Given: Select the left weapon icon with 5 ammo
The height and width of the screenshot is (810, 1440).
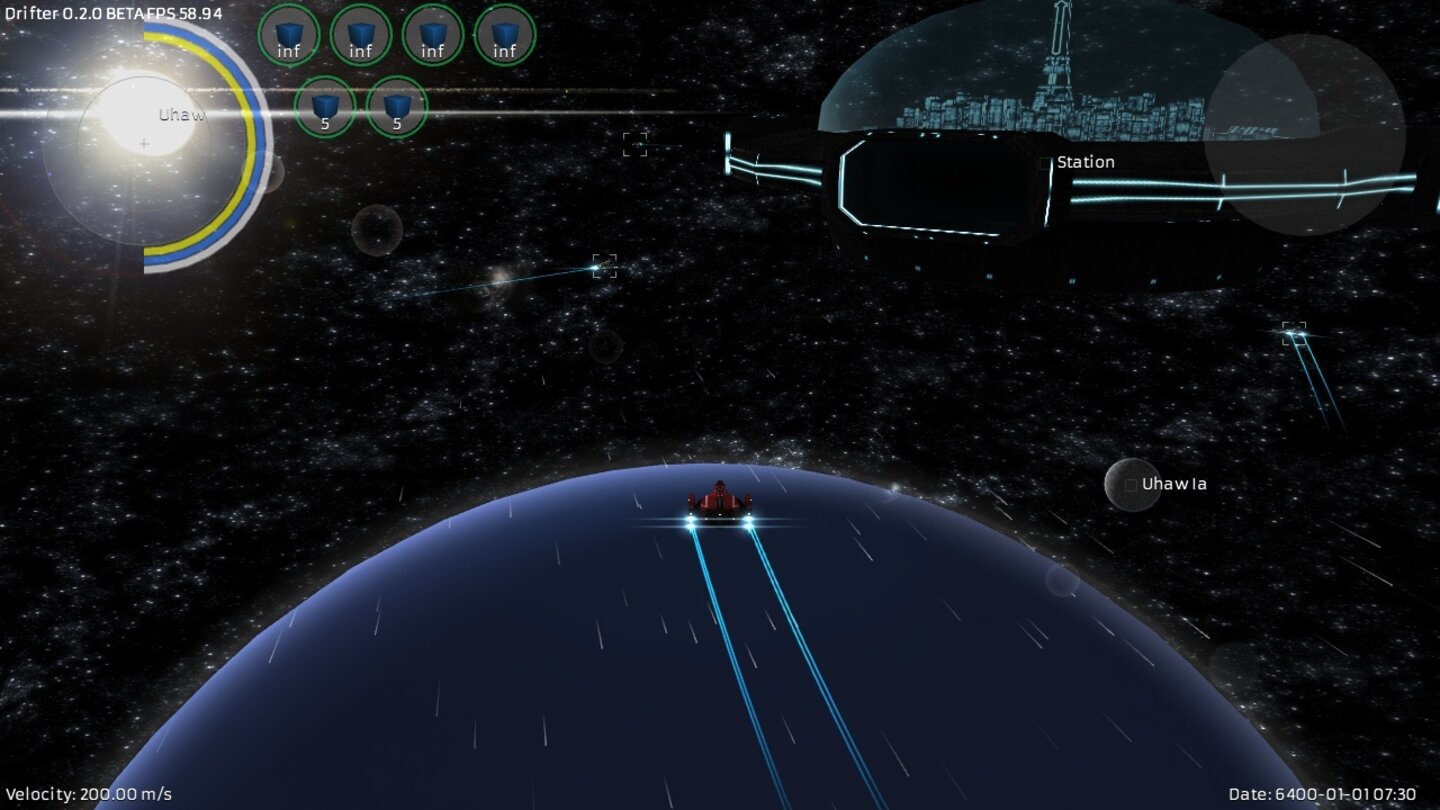Looking at the screenshot, I should pyautogui.click(x=325, y=108).
